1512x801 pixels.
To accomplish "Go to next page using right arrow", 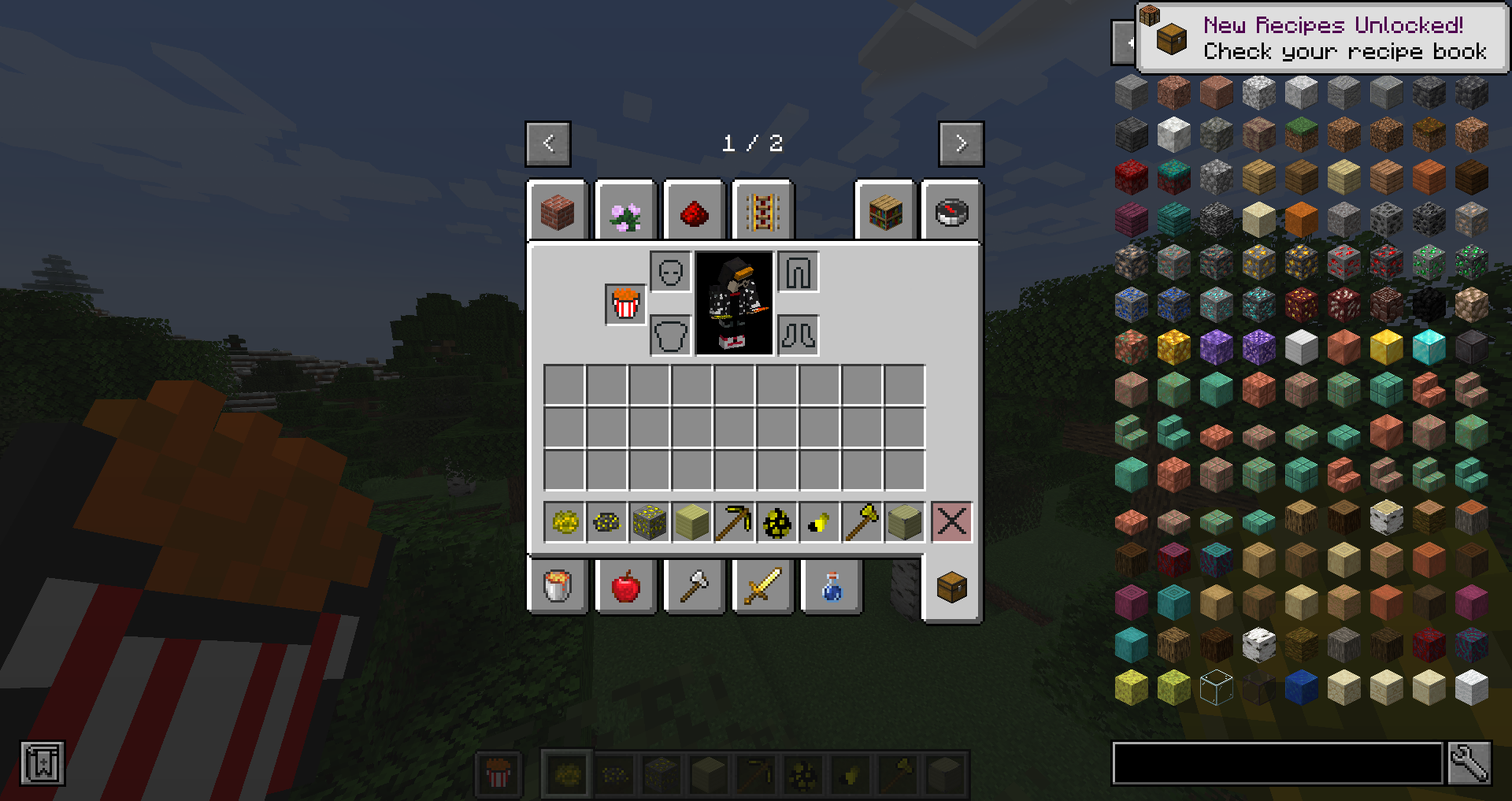I will [960, 144].
